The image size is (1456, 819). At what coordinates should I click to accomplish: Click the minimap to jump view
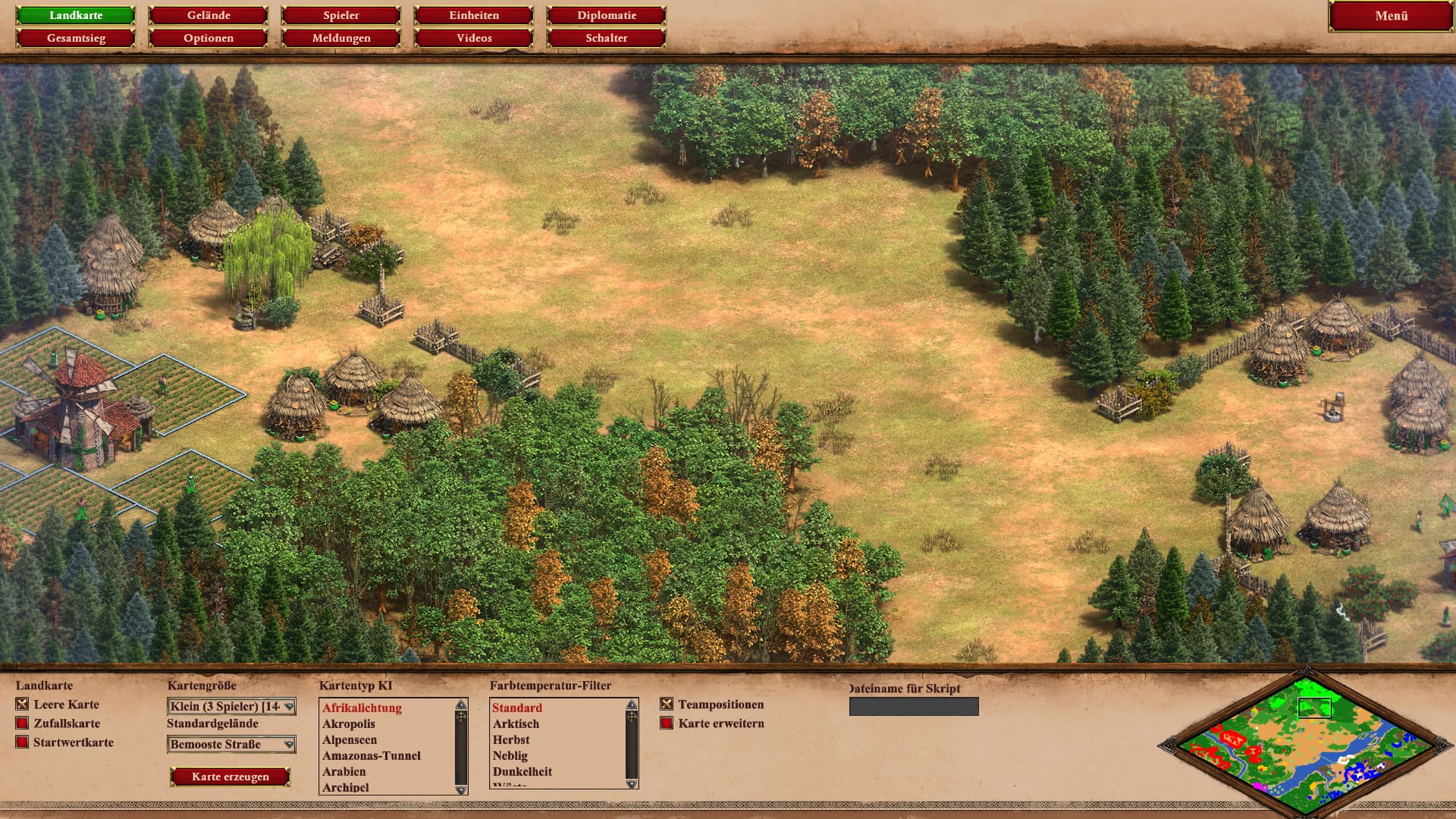pyautogui.click(x=1304, y=747)
